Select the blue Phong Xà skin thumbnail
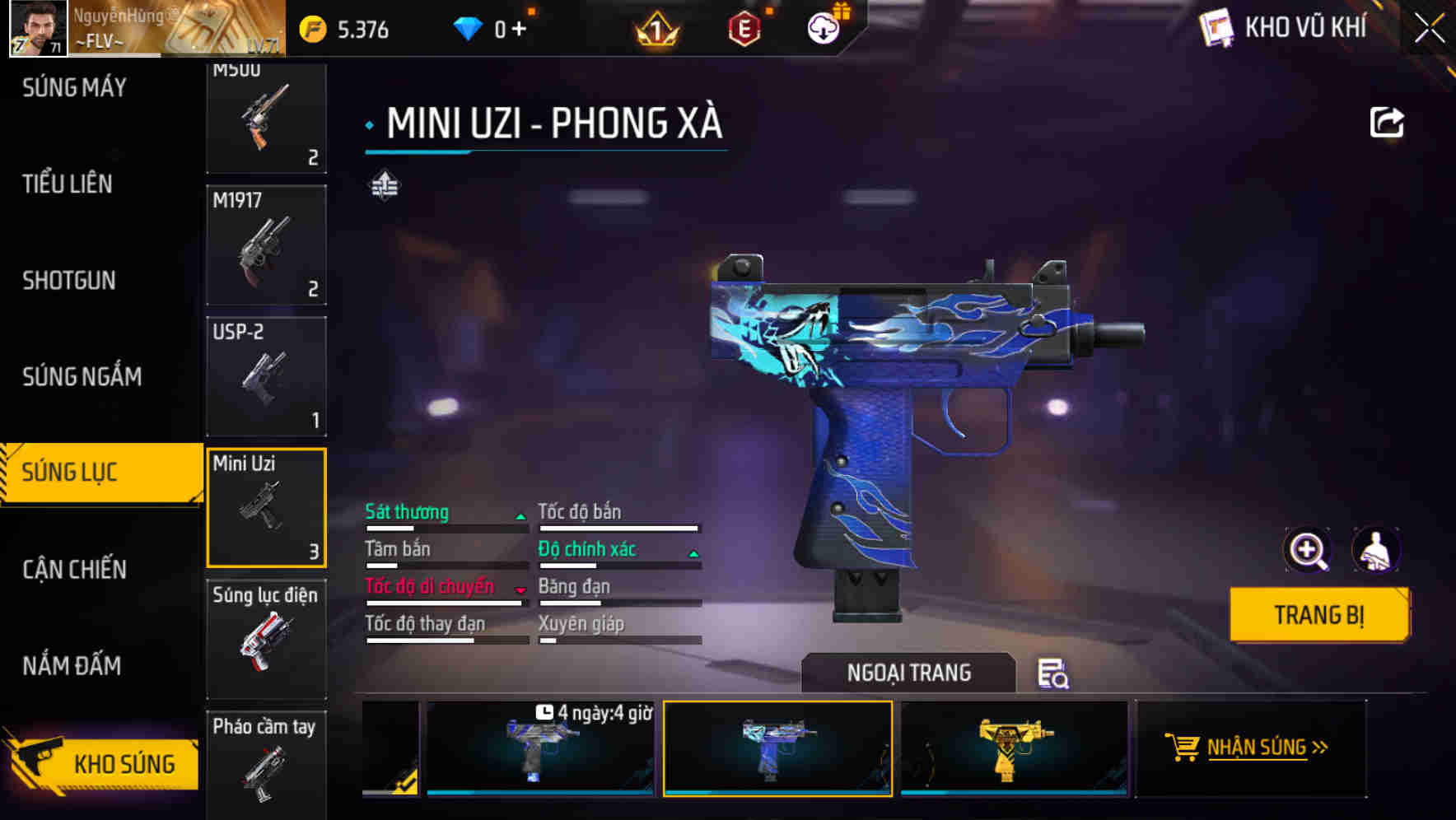The image size is (1456, 820). pos(777,748)
